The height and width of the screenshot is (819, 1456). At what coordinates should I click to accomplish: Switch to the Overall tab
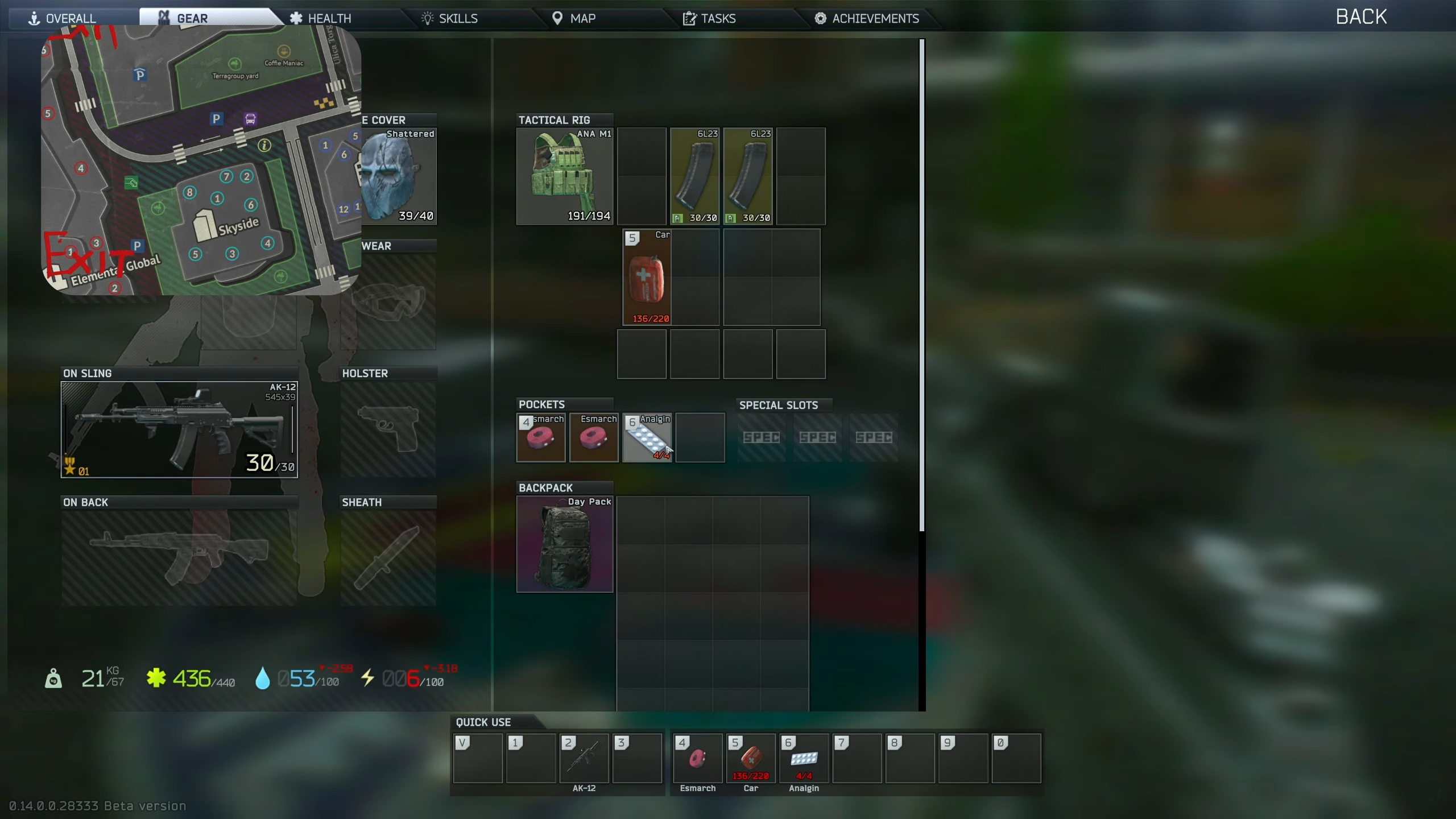coord(63,18)
